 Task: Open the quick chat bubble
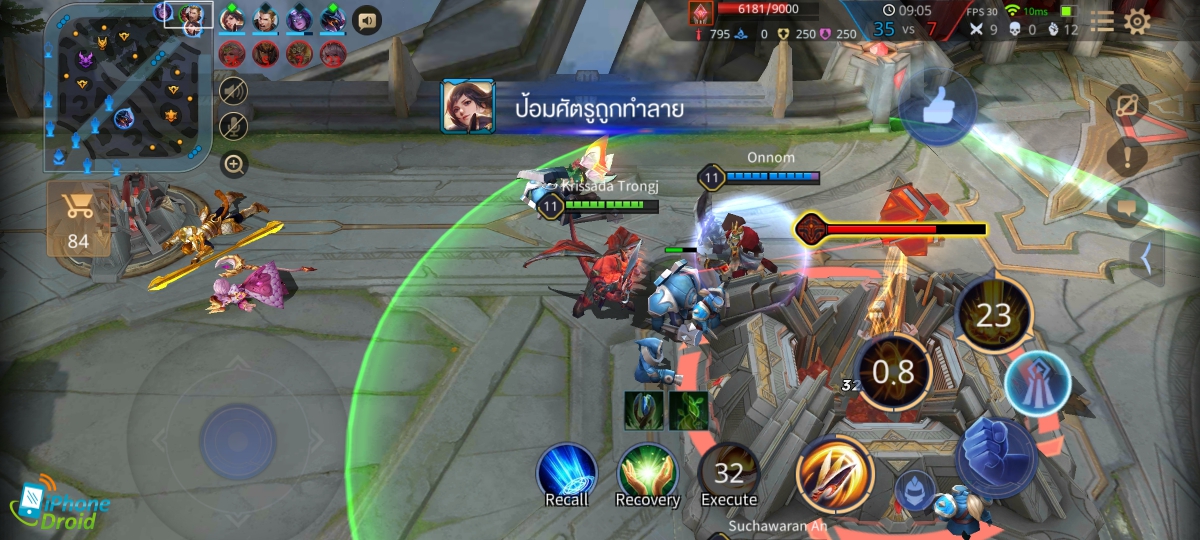pos(1127,208)
